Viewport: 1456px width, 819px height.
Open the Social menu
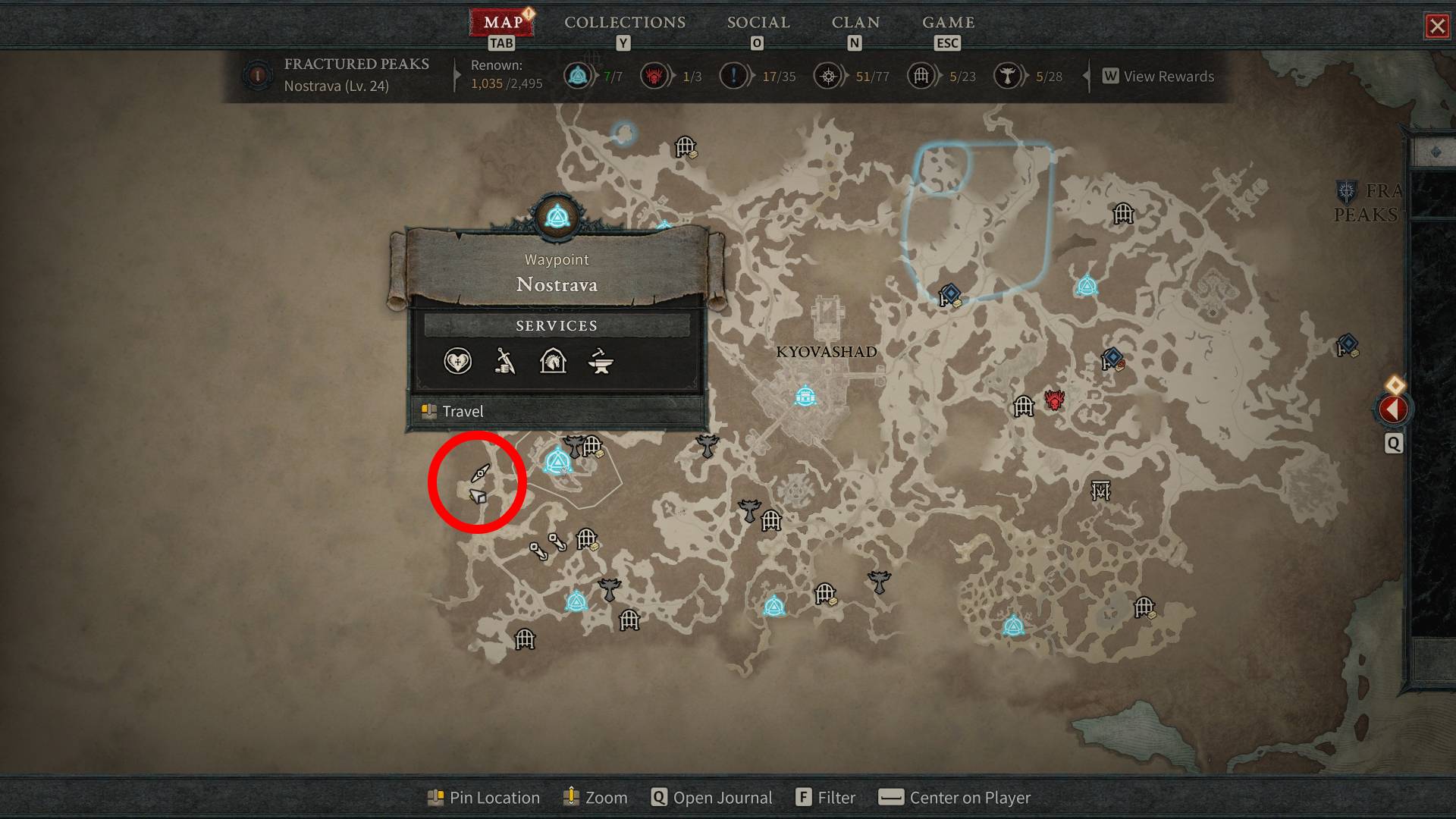pos(756,22)
